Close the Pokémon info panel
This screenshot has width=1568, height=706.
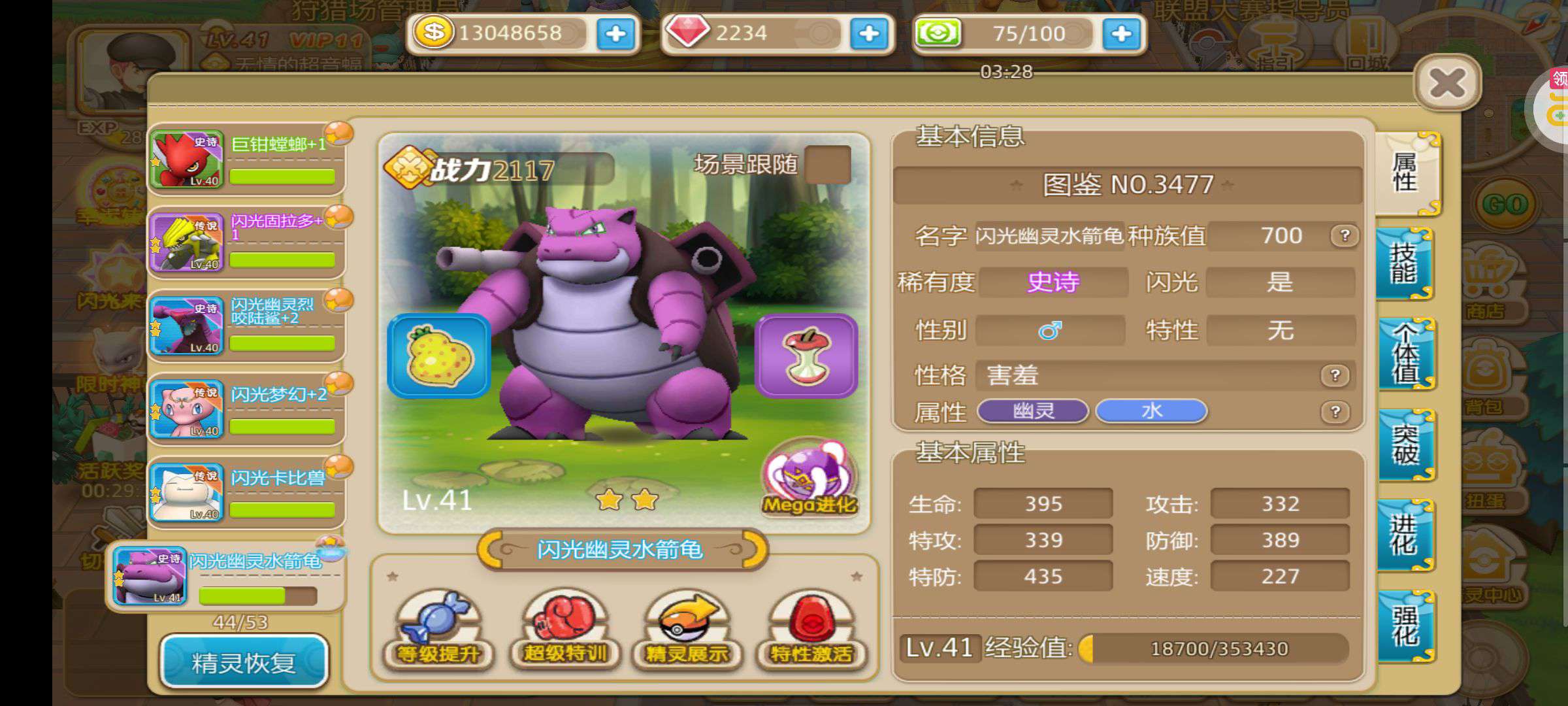click(1447, 83)
